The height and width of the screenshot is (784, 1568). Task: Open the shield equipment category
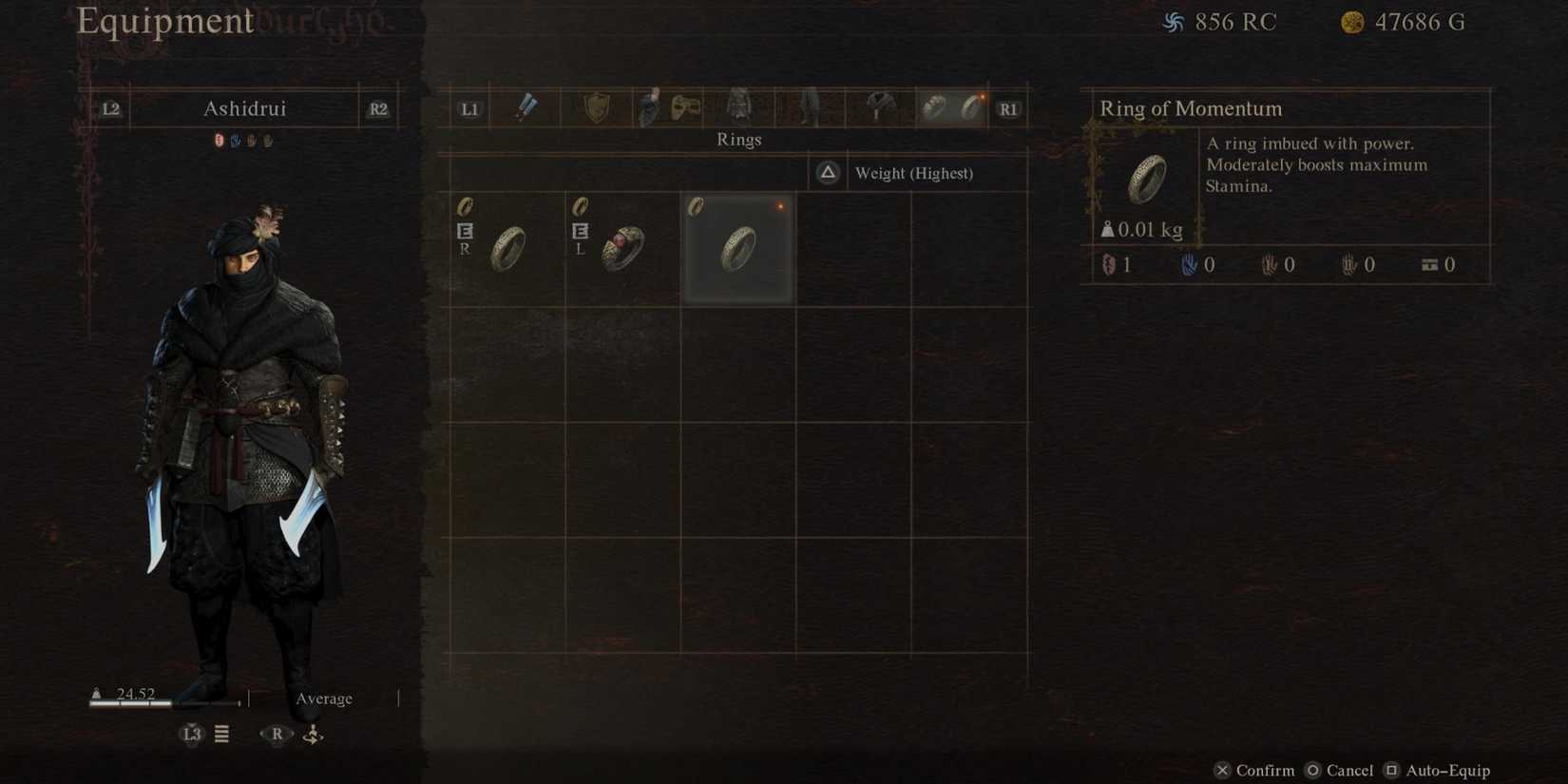pyautogui.click(x=597, y=107)
